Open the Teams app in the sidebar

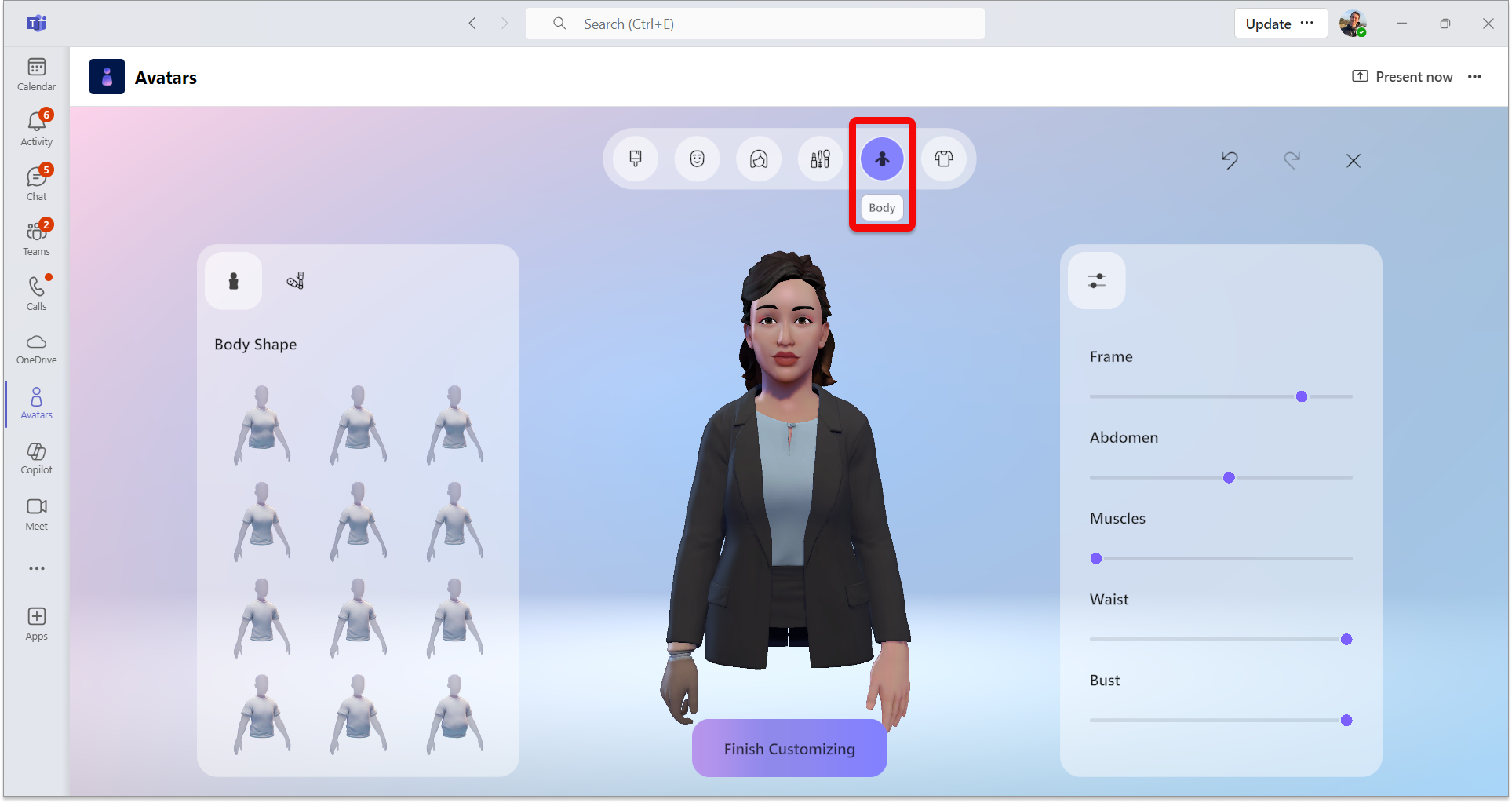[x=36, y=237]
